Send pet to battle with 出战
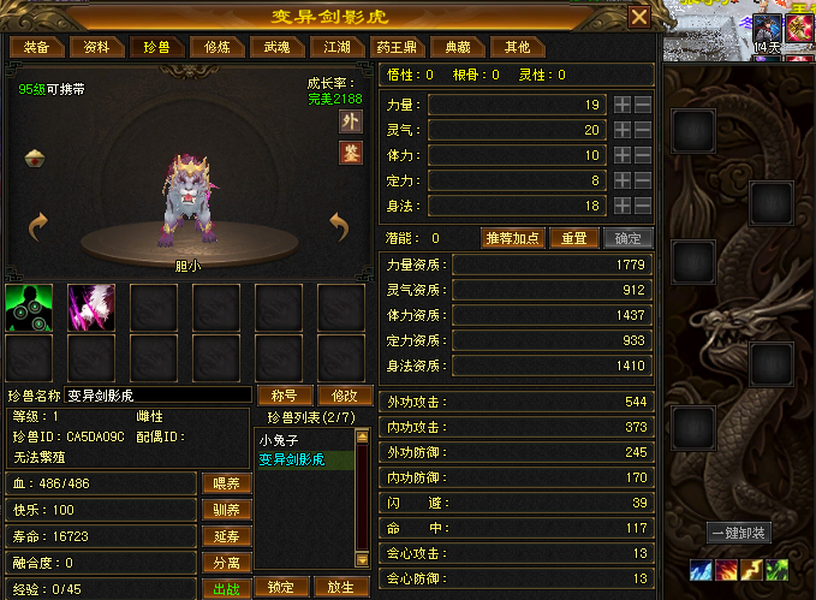Image resolution: width=816 pixels, height=600 pixels. coord(227,589)
